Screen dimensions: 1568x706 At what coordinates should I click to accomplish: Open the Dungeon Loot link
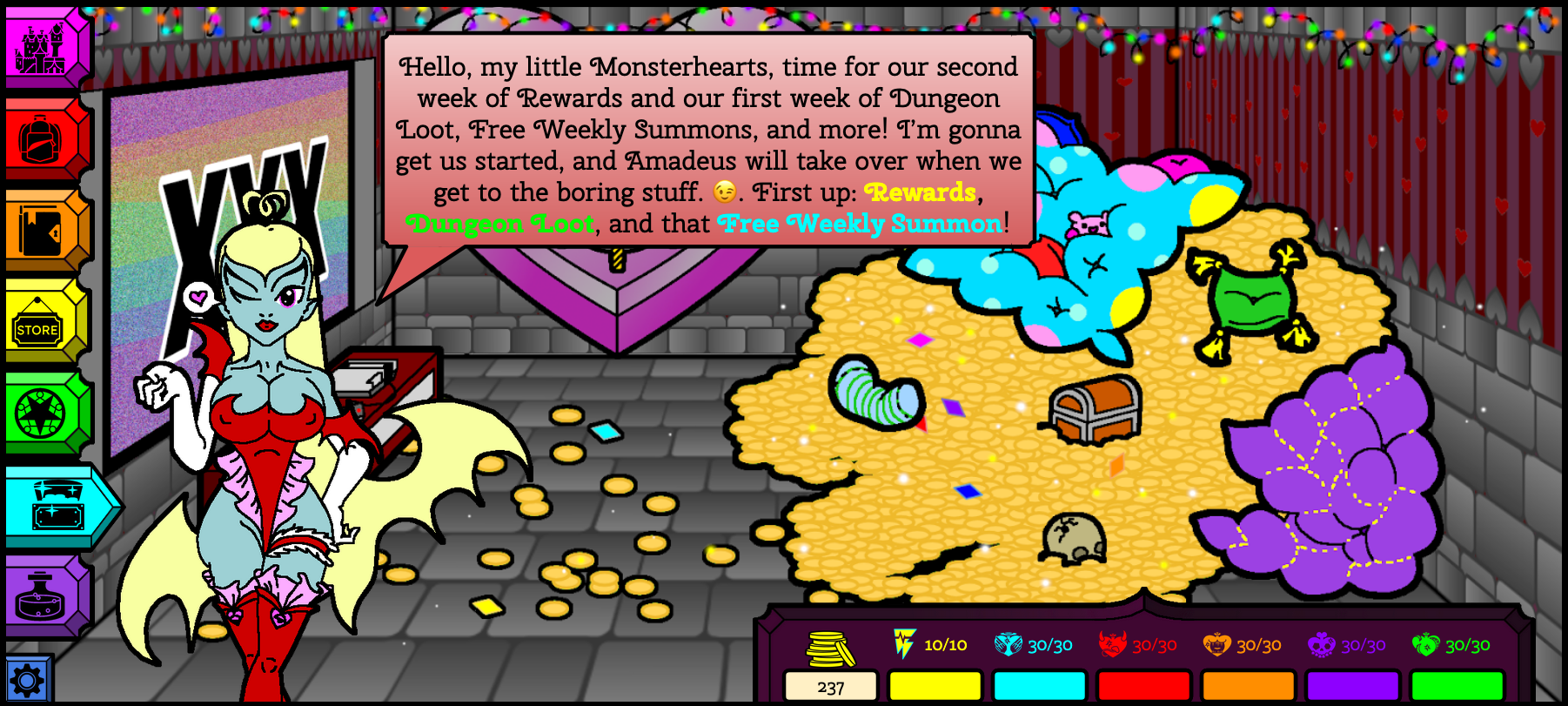[x=502, y=225]
